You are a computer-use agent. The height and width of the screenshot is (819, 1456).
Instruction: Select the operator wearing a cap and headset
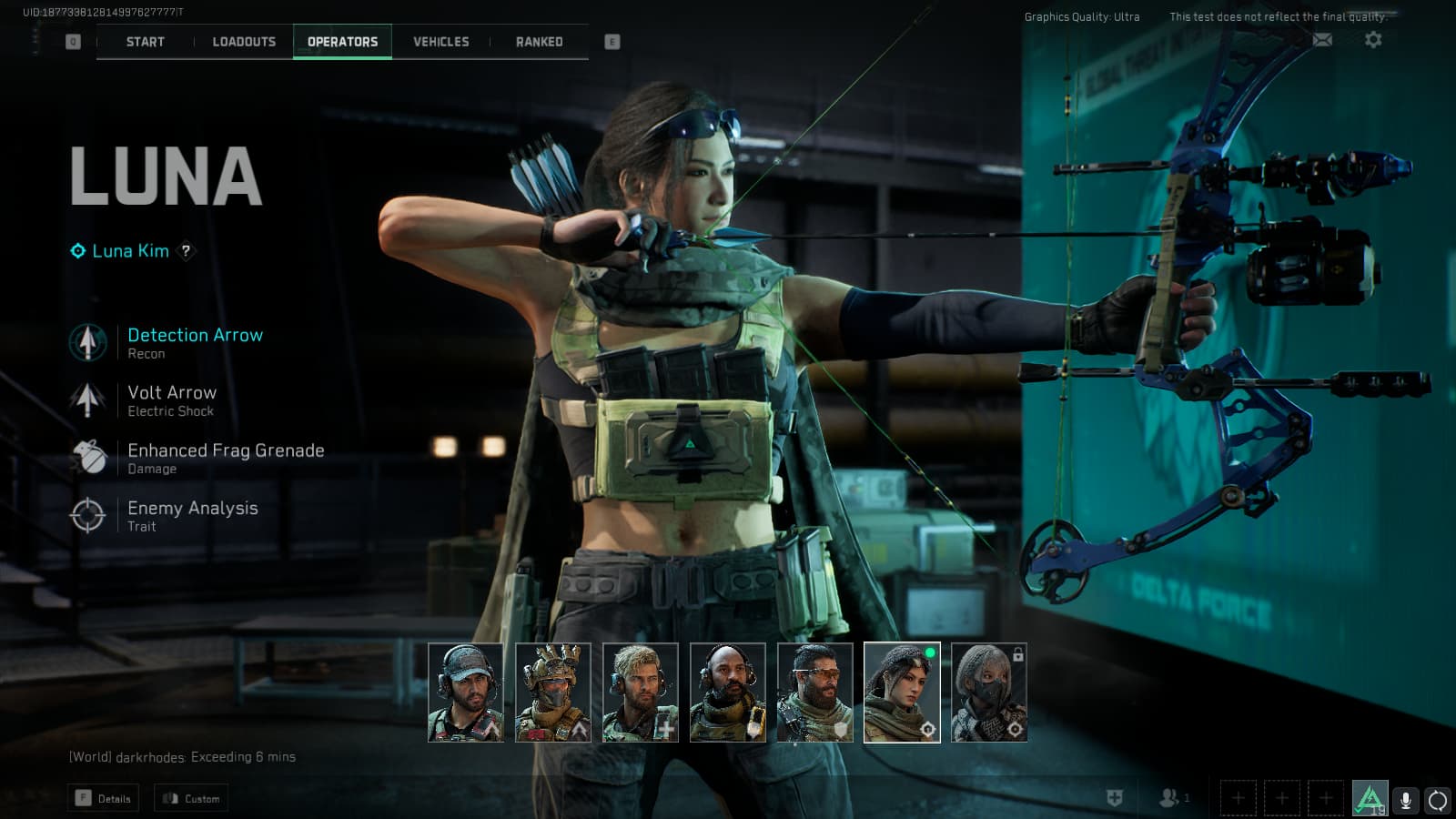click(465, 693)
